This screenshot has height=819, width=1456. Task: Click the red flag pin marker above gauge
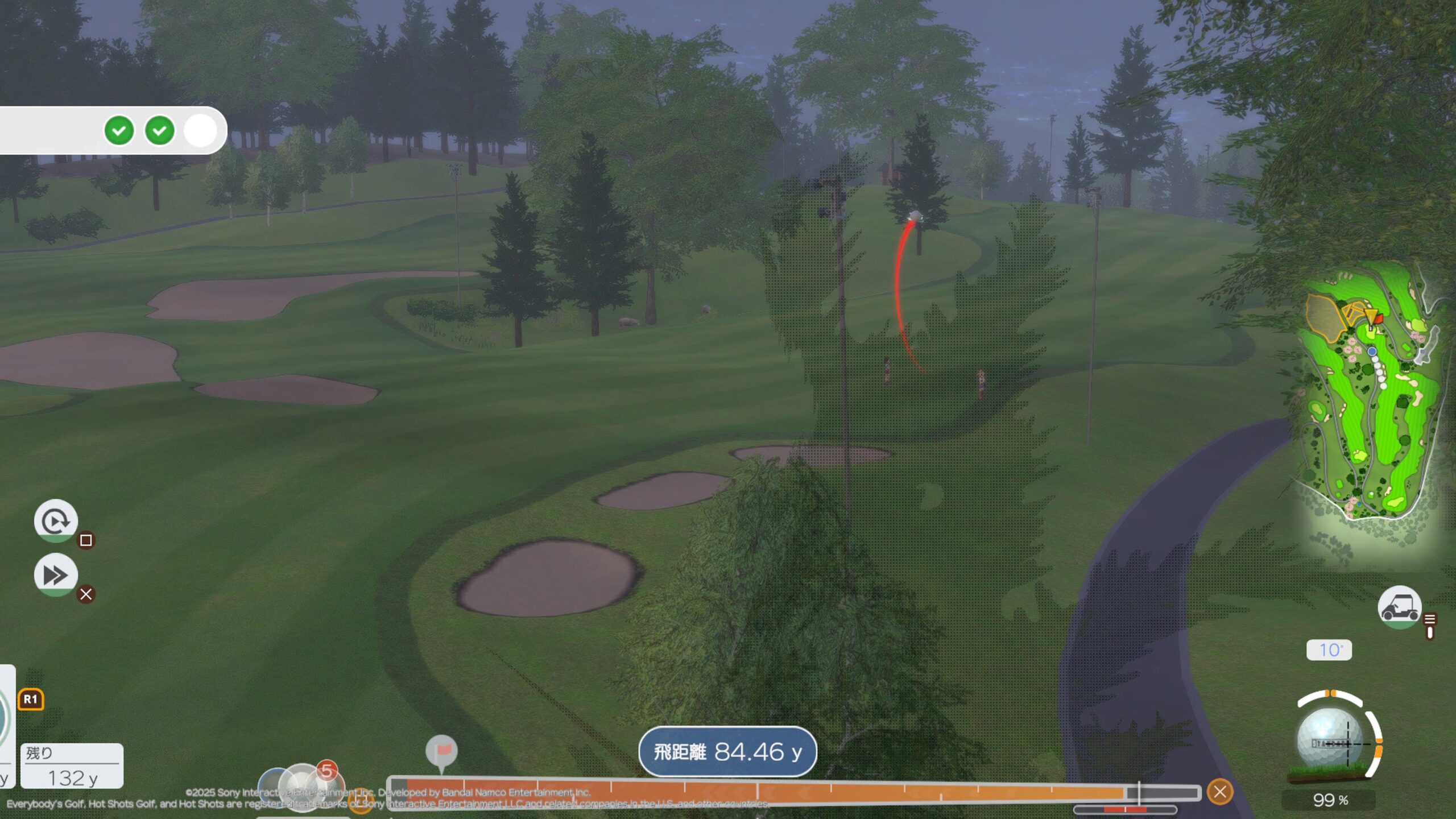pos(442,752)
